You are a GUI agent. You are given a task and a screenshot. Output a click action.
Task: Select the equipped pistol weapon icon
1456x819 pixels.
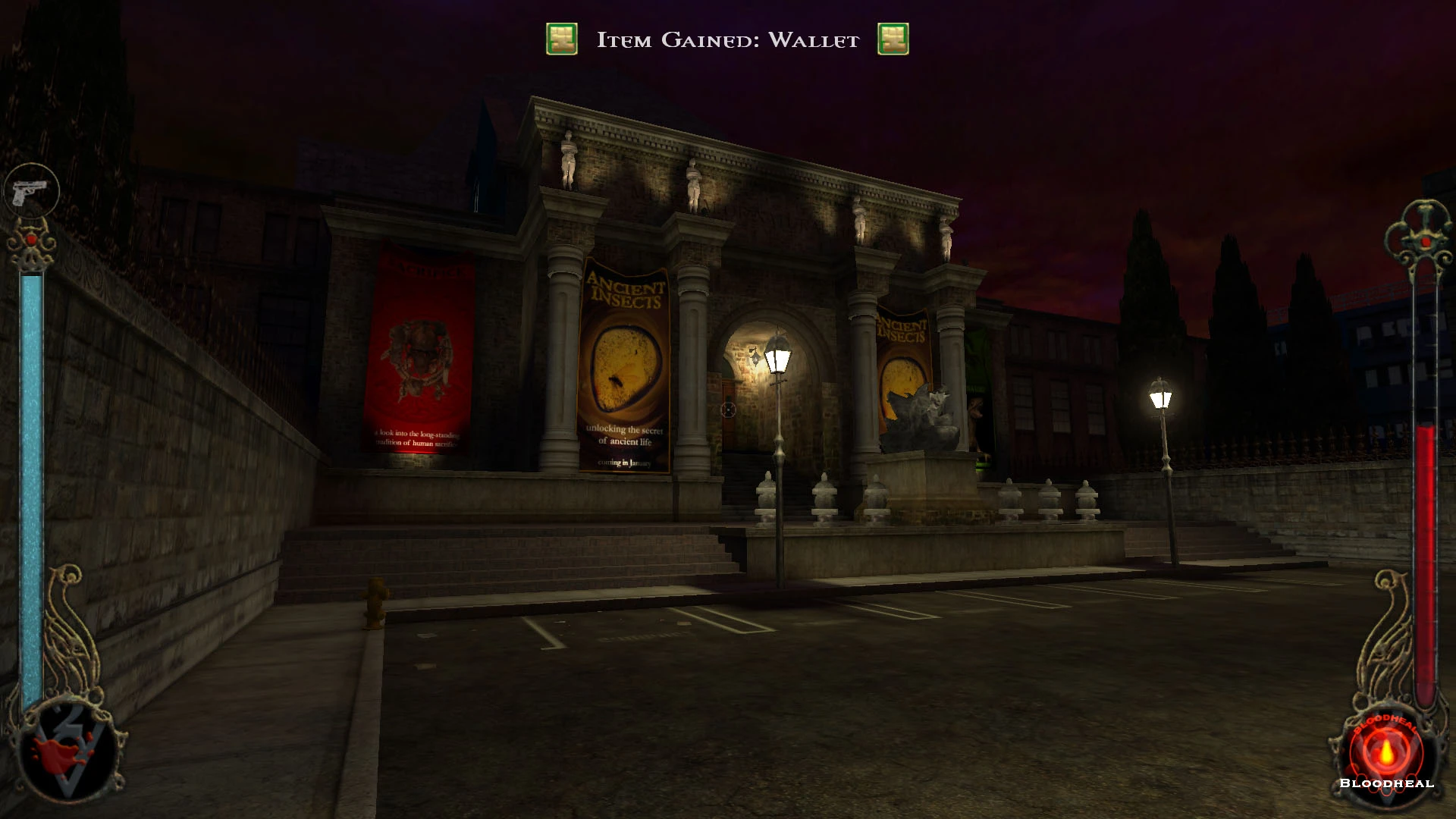point(31,191)
